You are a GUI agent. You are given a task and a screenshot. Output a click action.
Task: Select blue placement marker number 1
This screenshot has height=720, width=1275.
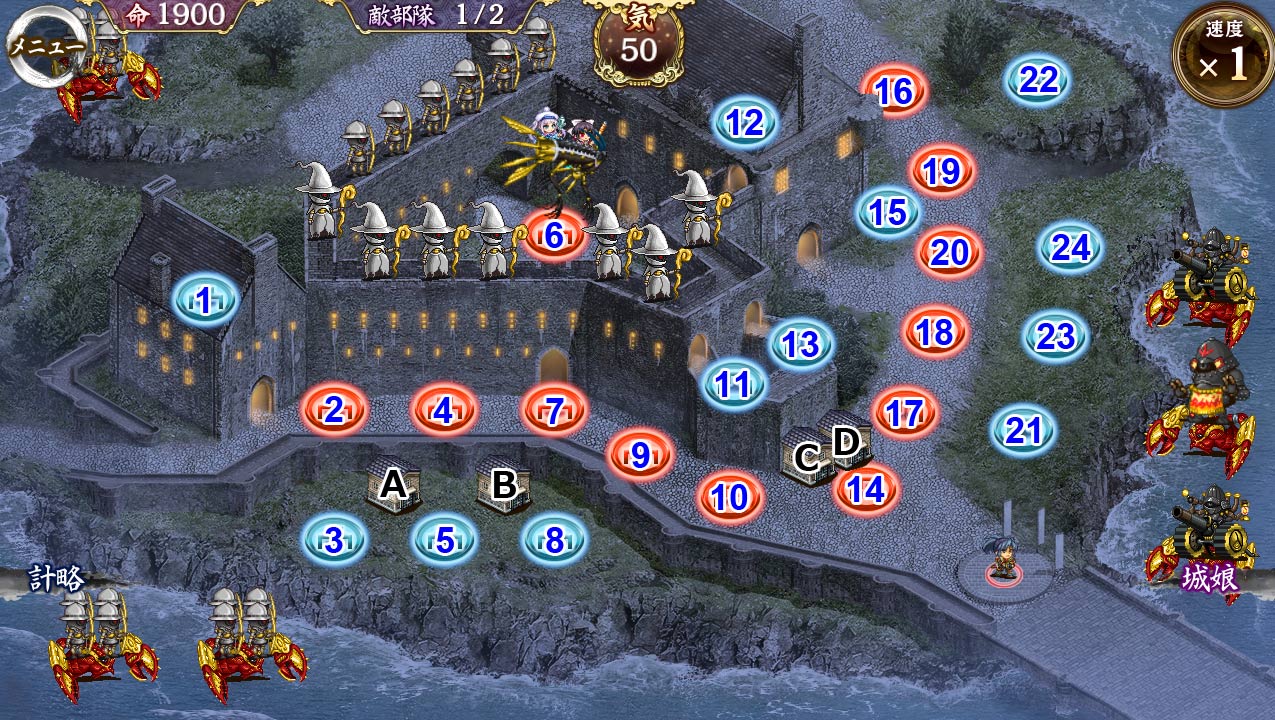coord(205,300)
